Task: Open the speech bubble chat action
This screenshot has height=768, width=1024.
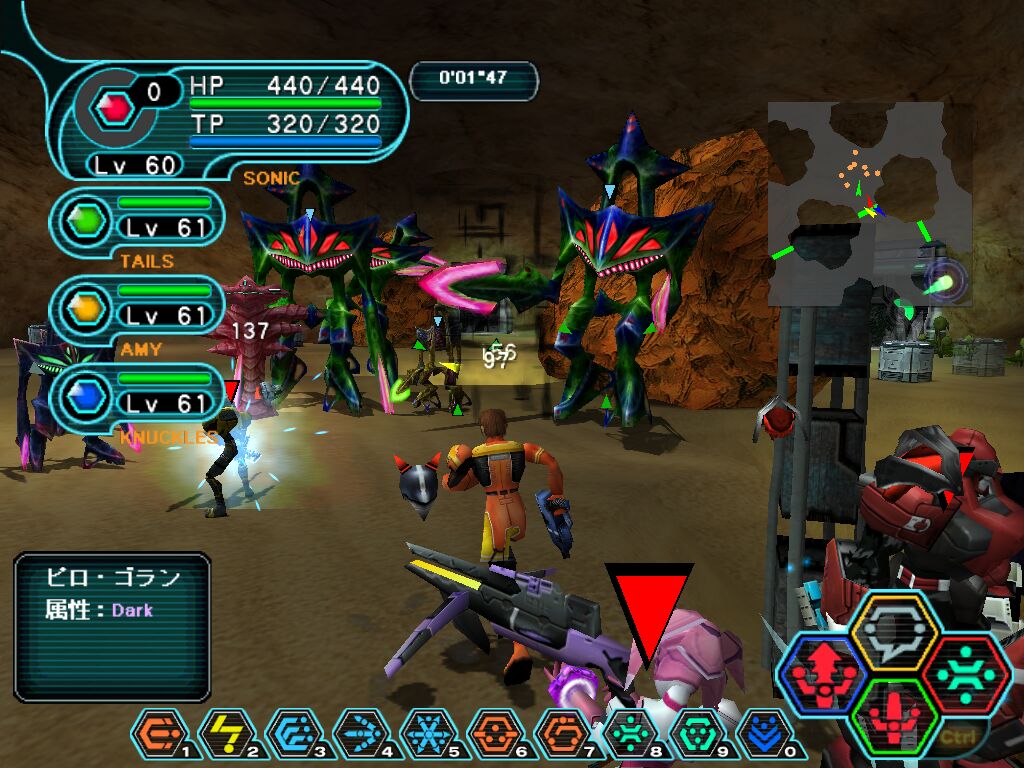Action: pos(893,631)
